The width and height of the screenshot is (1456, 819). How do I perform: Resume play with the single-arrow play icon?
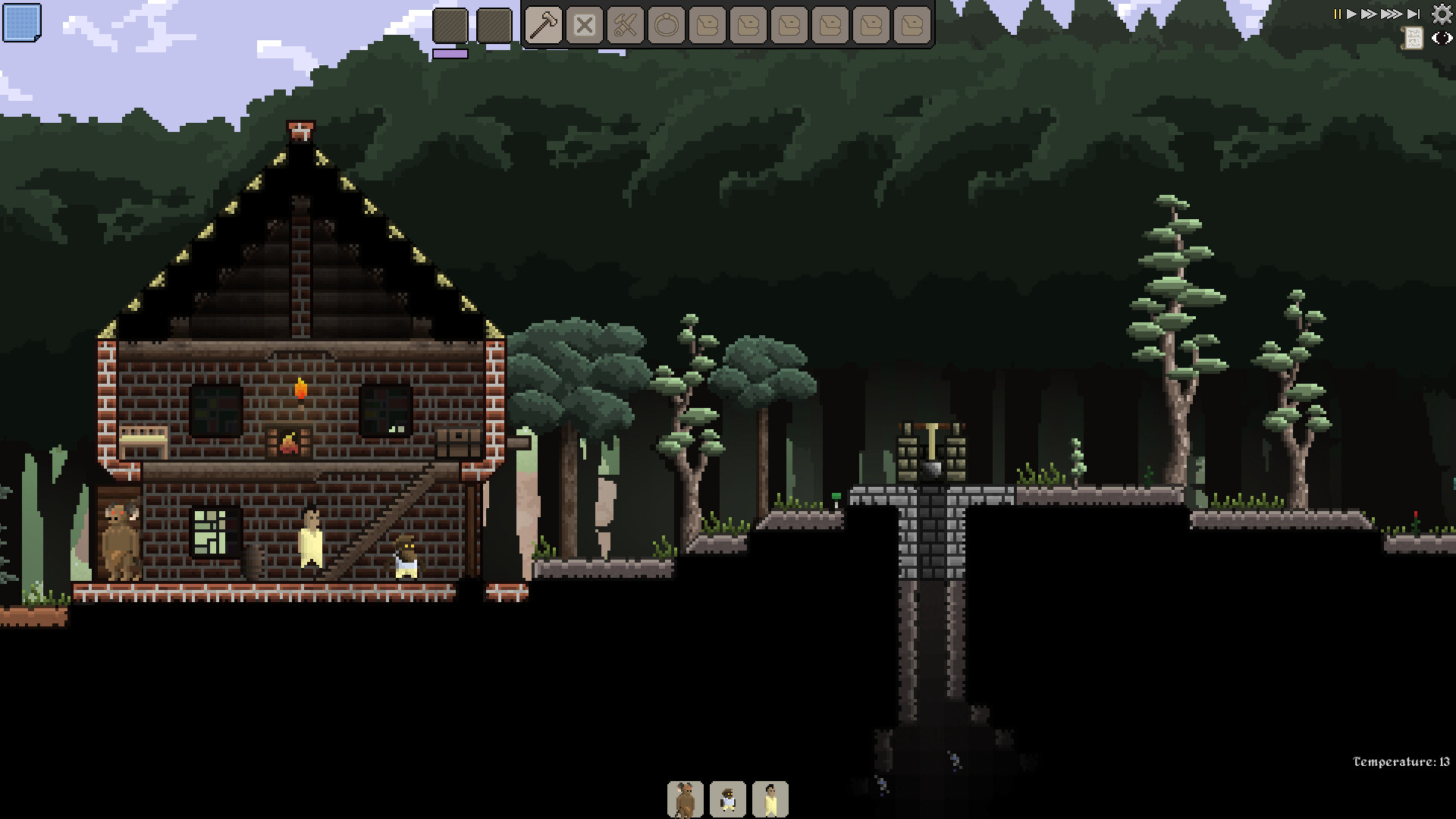point(1352,14)
